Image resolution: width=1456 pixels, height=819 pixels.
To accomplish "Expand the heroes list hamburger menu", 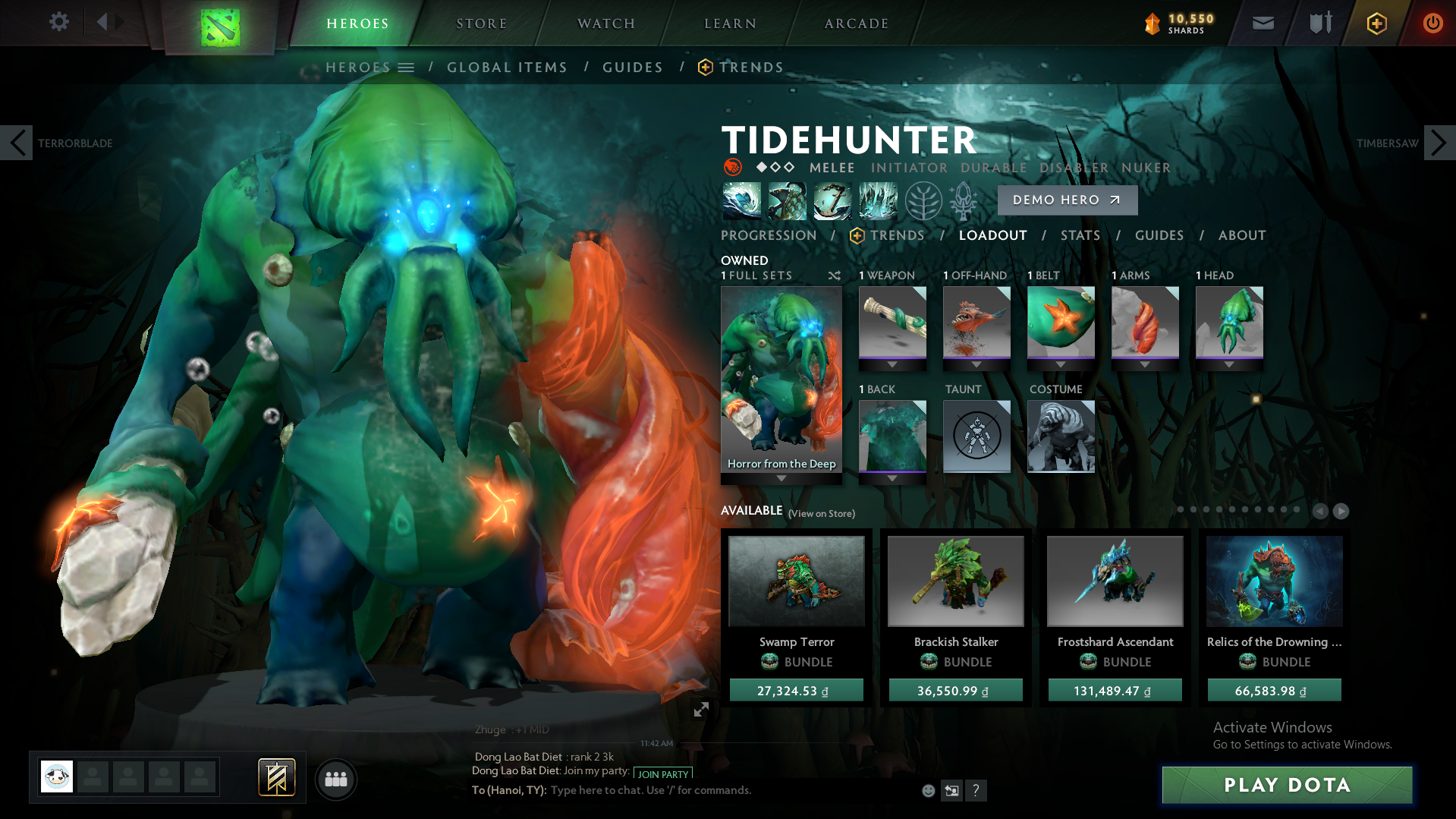I will (407, 67).
